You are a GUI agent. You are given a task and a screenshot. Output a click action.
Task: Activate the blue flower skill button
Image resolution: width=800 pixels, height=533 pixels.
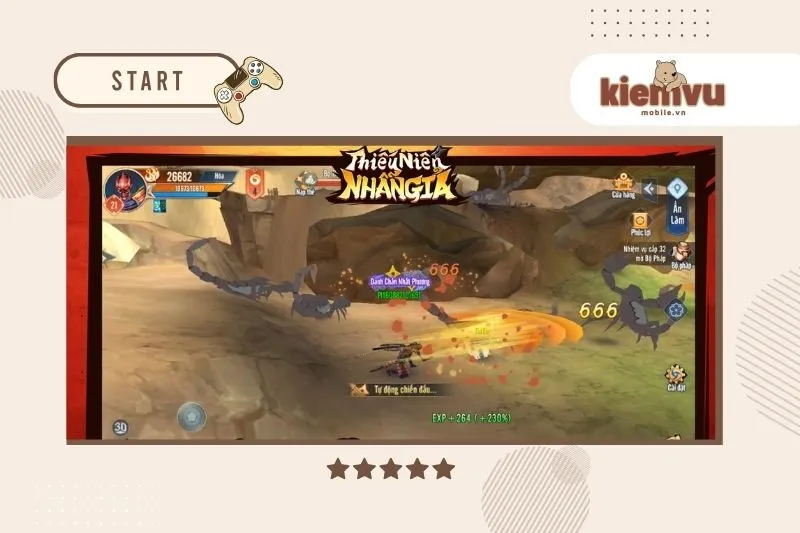click(676, 310)
